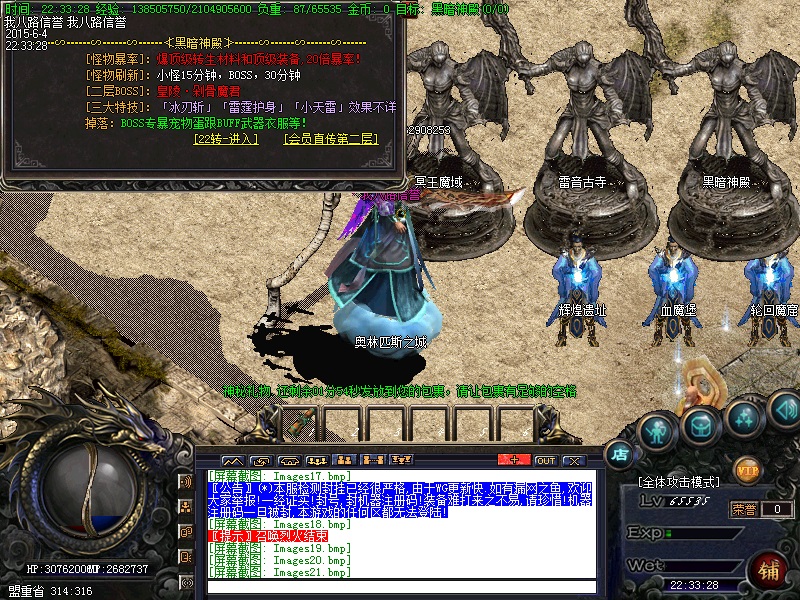Click the 22转-进入 link in the dialog
The image size is (800, 600).
(x=226, y=139)
